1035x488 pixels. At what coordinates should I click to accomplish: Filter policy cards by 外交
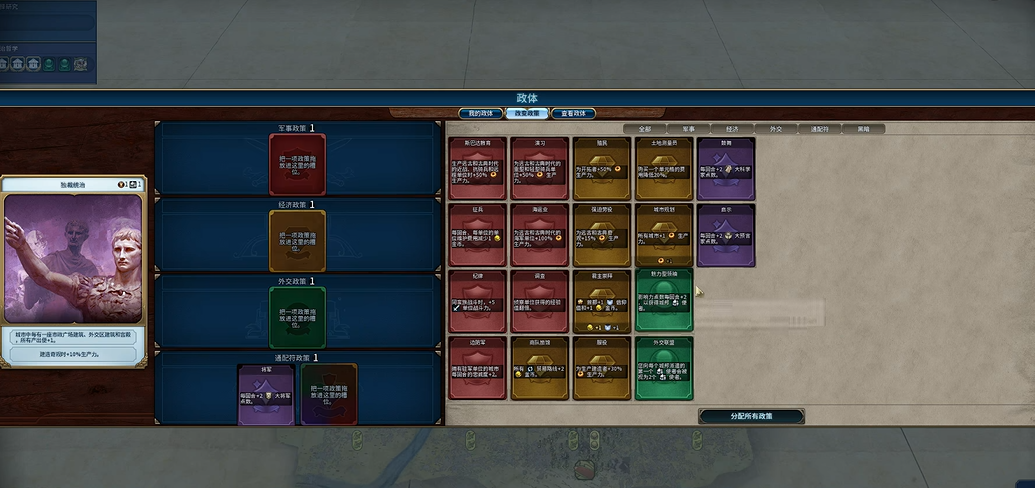click(x=775, y=129)
